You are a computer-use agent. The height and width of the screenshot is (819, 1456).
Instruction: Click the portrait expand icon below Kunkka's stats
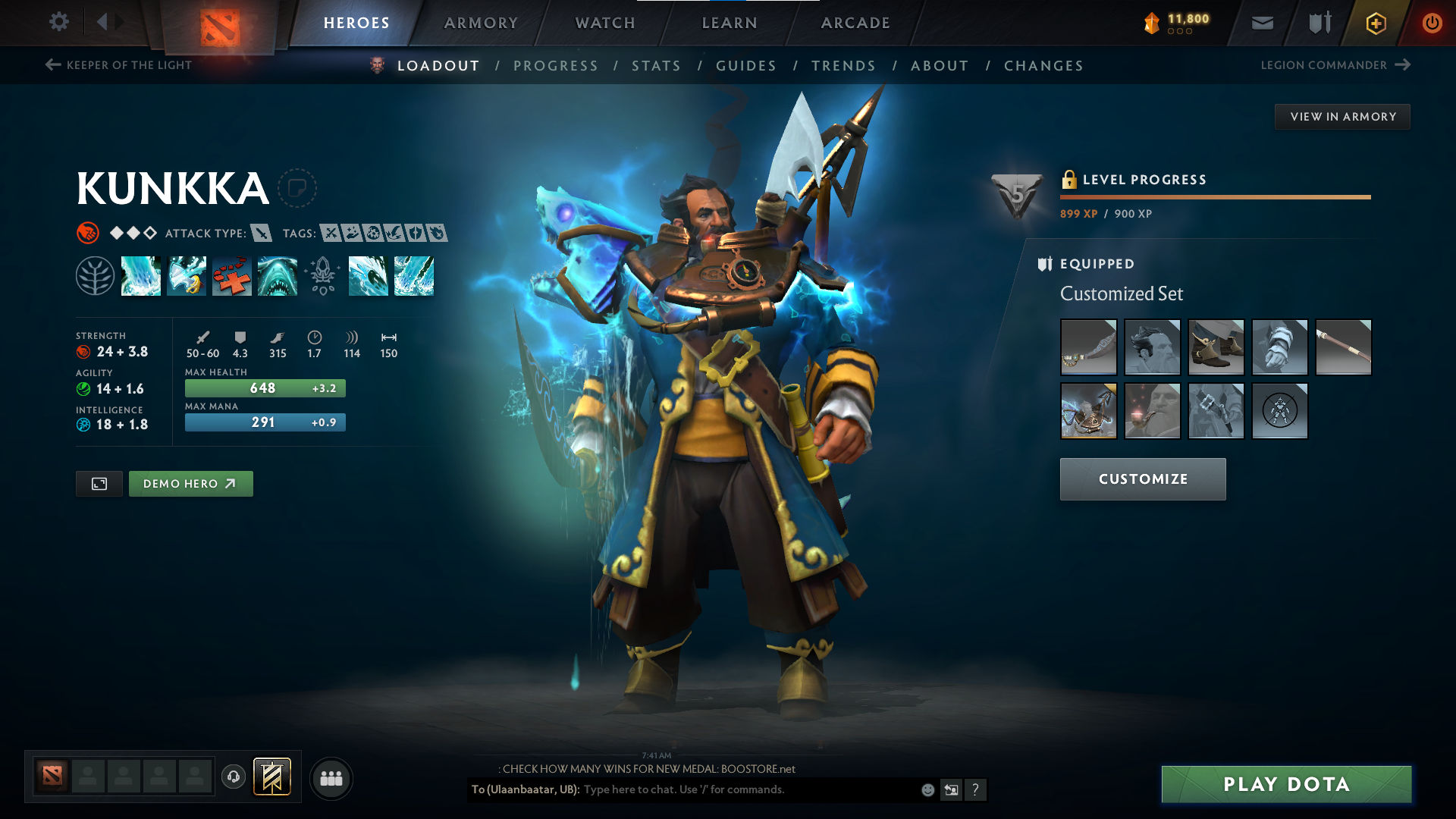99,483
